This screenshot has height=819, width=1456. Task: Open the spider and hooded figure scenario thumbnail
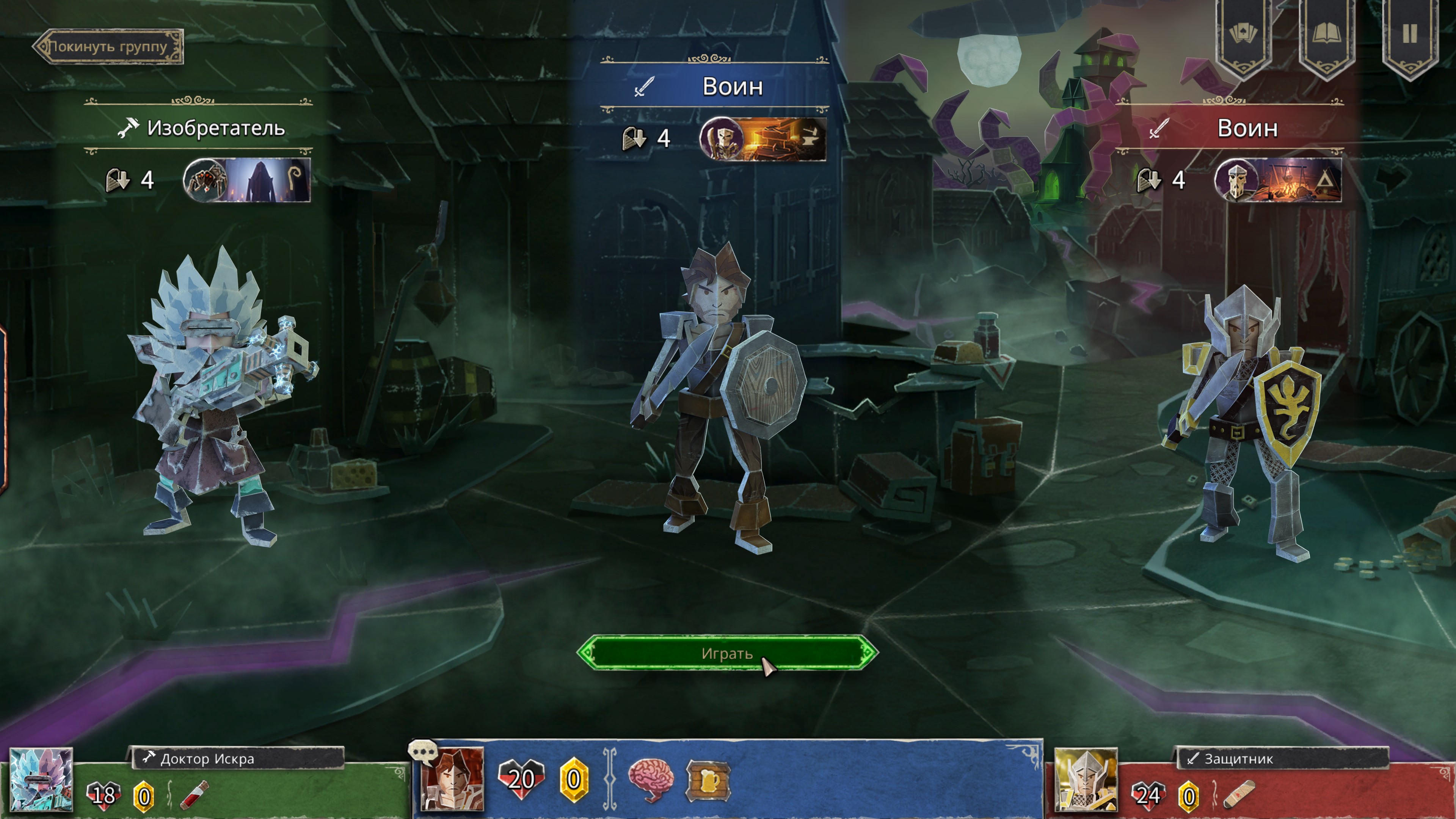(247, 180)
